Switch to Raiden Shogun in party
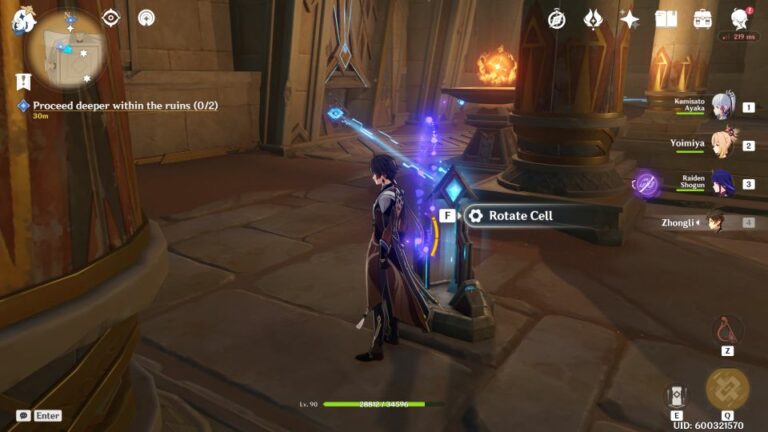 [721, 184]
